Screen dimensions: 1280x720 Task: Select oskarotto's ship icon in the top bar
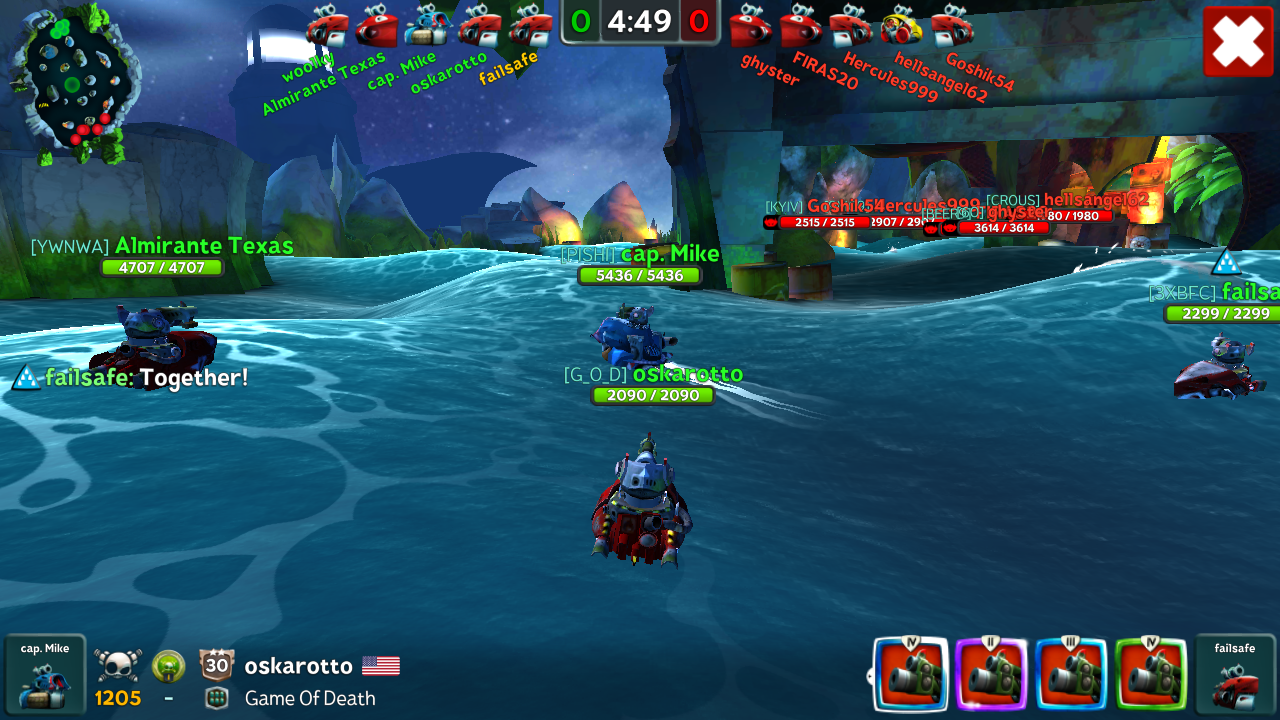pyautogui.click(x=479, y=26)
